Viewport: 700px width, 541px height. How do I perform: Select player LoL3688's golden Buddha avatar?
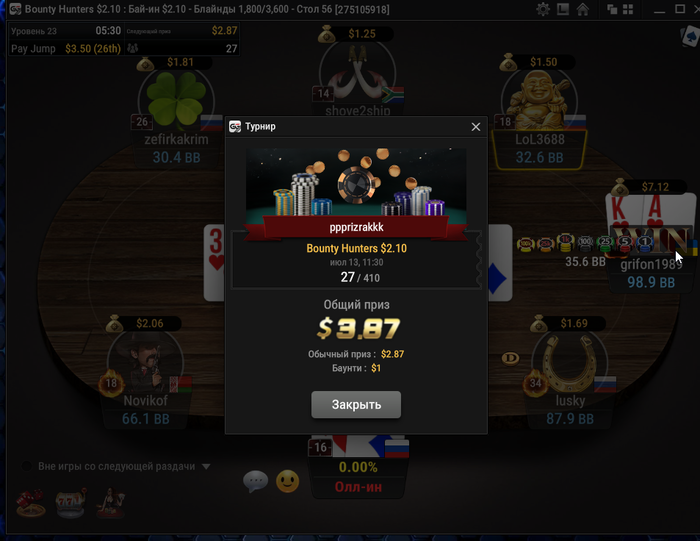[x=538, y=100]
